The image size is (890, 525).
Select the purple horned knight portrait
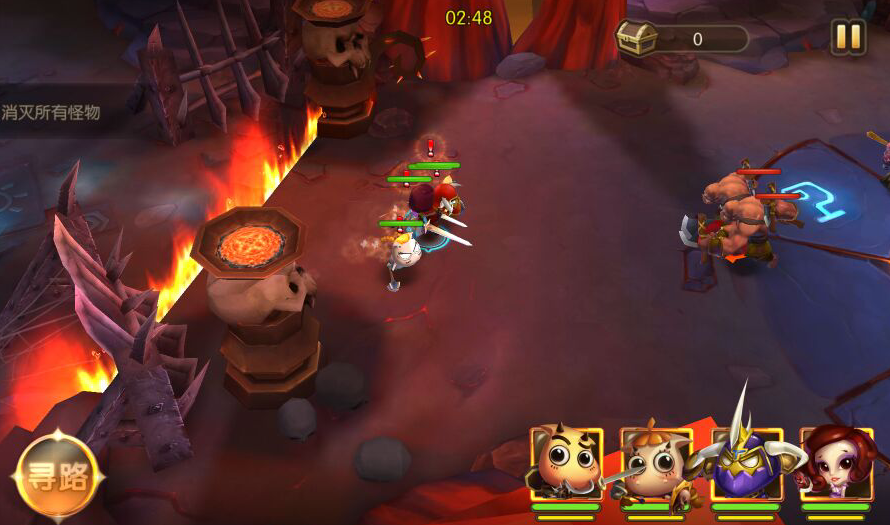[x=746, y=464]
